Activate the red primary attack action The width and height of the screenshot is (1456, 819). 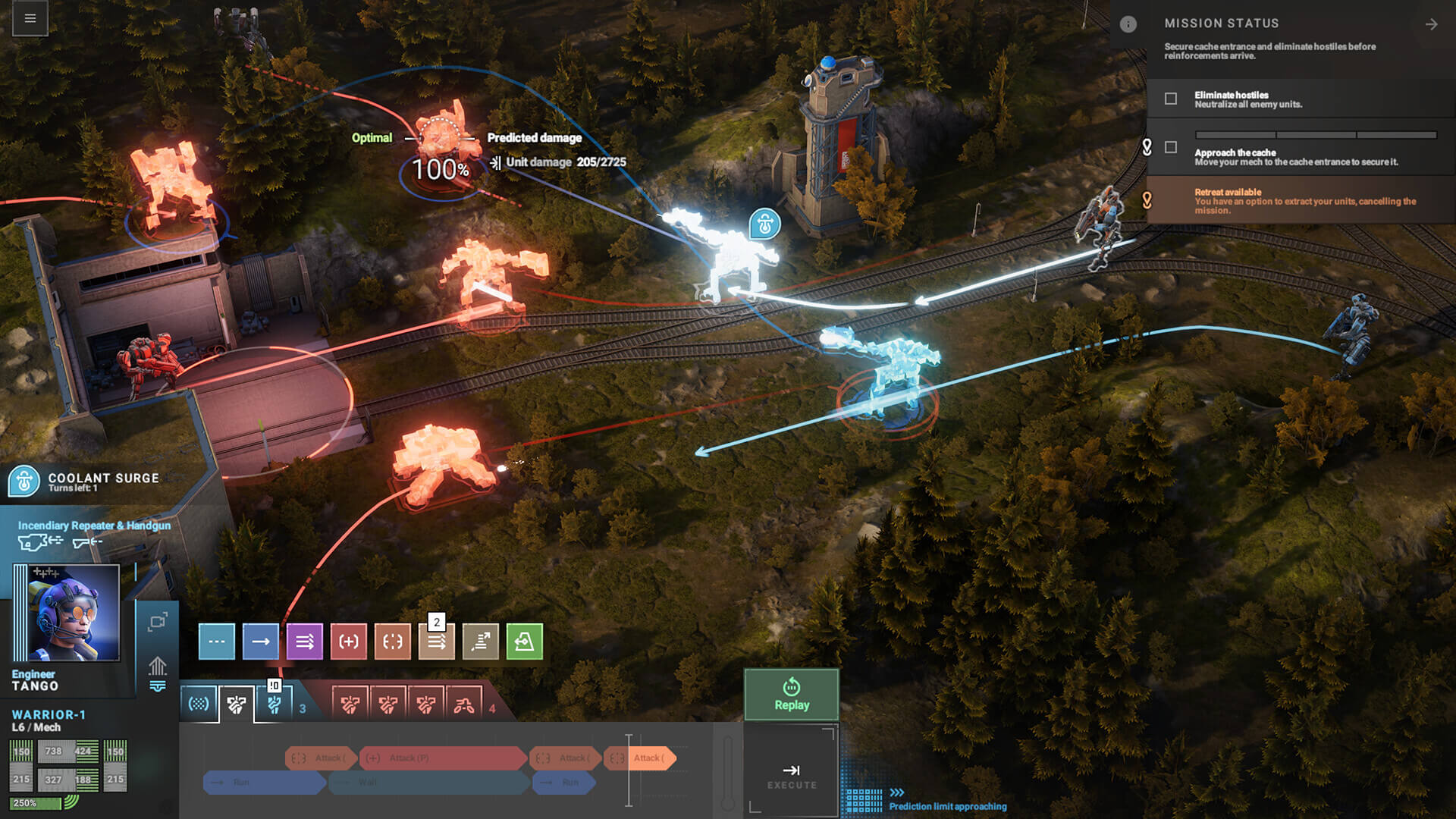click(x=349, y=642)
